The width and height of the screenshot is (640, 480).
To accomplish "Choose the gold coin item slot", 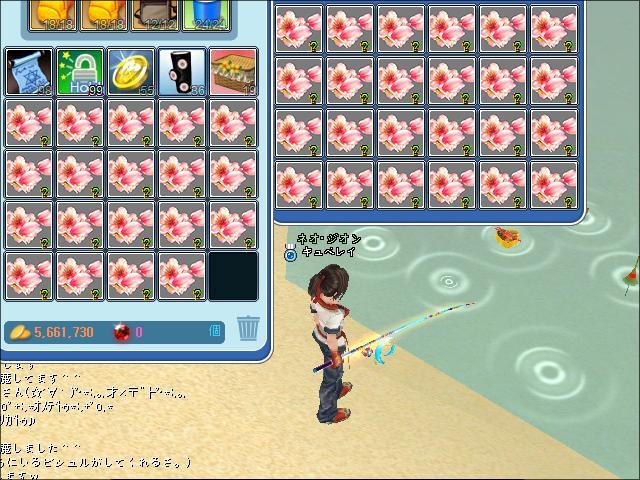I will tap(131, 72).
